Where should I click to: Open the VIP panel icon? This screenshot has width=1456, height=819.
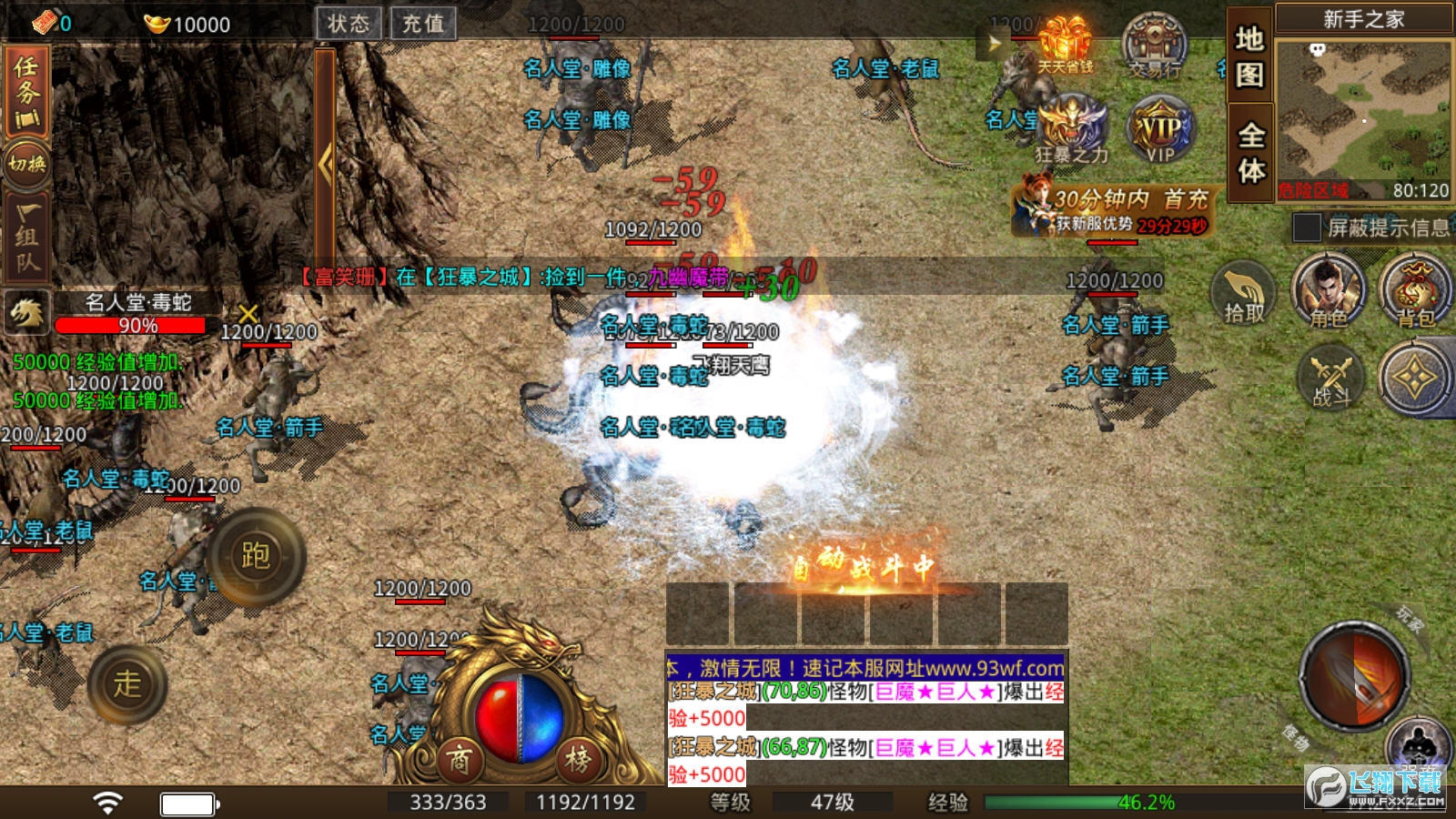click(1158, 127)
